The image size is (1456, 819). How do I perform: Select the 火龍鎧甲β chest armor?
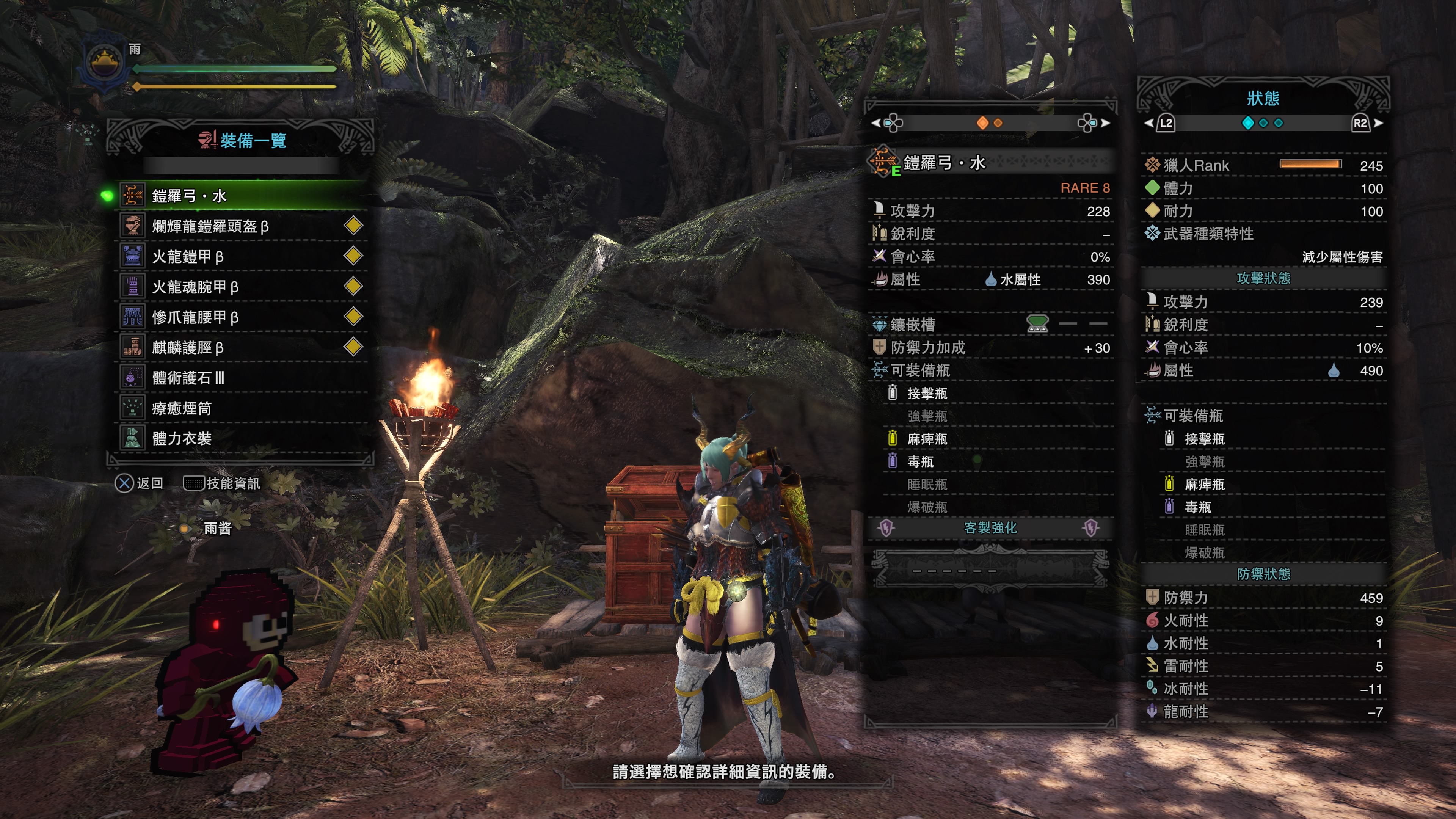(243, 257)
